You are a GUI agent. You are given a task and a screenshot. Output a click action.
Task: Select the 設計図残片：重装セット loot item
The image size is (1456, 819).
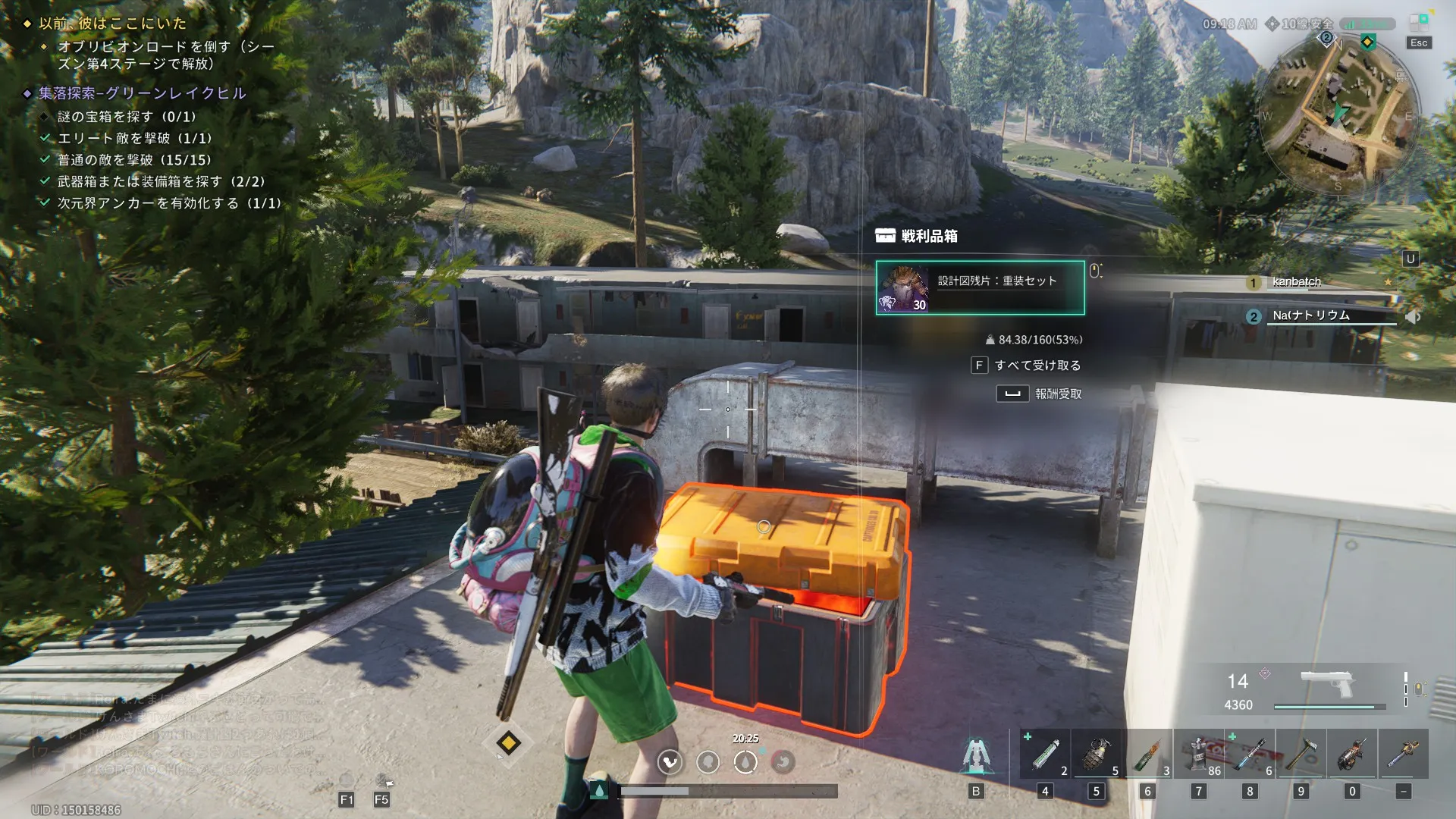pos(980,287)
